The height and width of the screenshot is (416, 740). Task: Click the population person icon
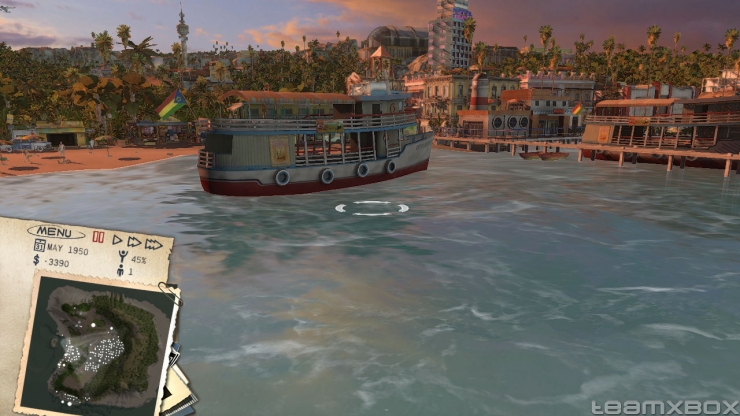(119, 270)
